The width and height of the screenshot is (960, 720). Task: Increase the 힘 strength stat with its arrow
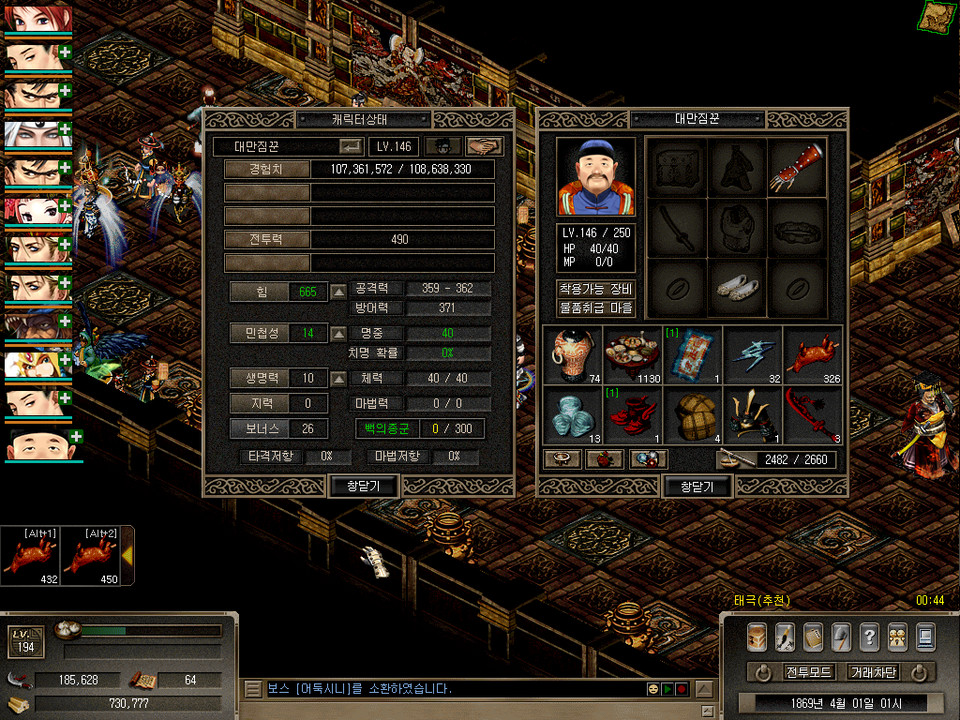339,292
